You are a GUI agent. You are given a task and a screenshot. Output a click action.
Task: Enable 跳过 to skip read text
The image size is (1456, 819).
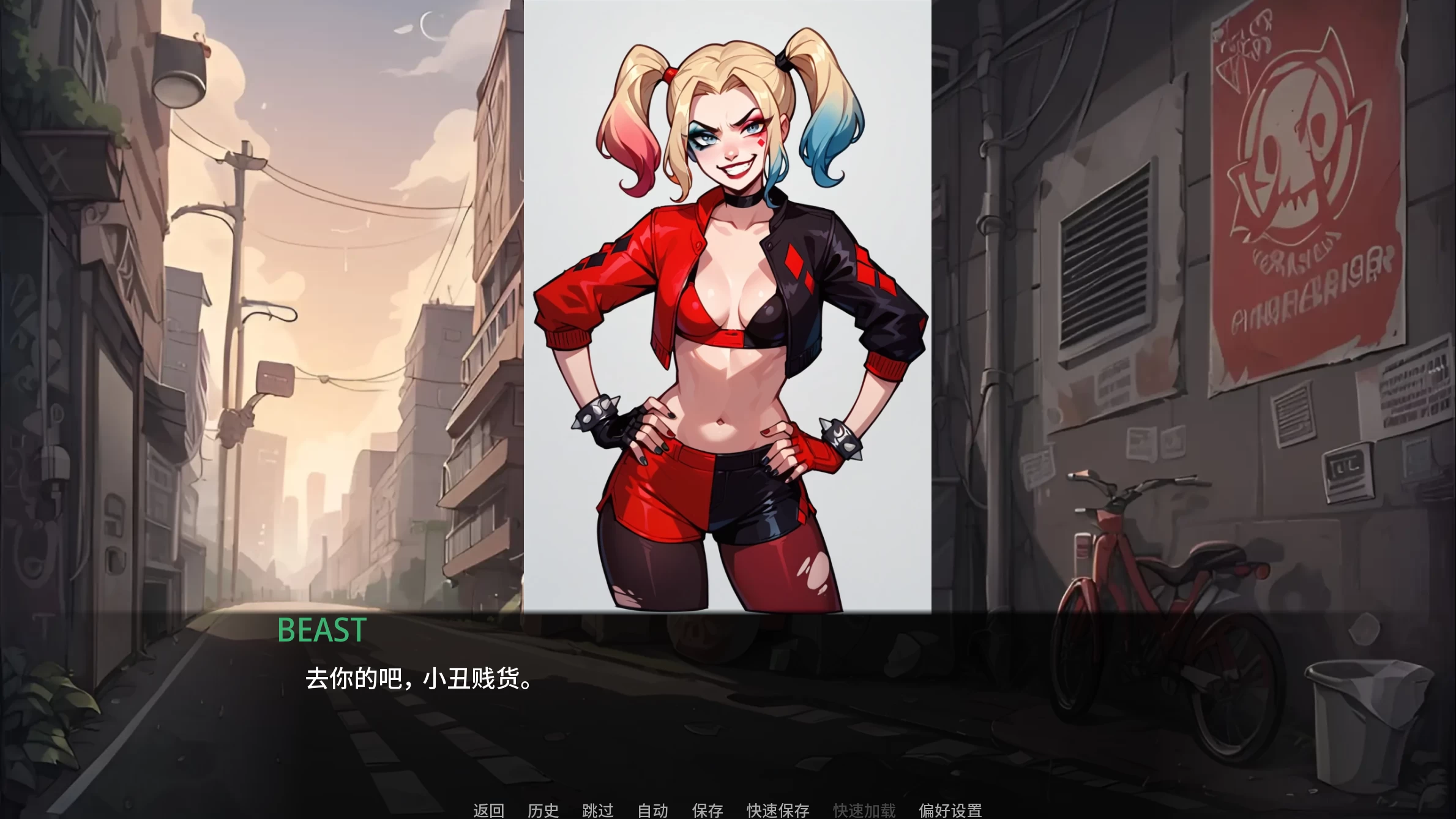click(x=599, y=809)
